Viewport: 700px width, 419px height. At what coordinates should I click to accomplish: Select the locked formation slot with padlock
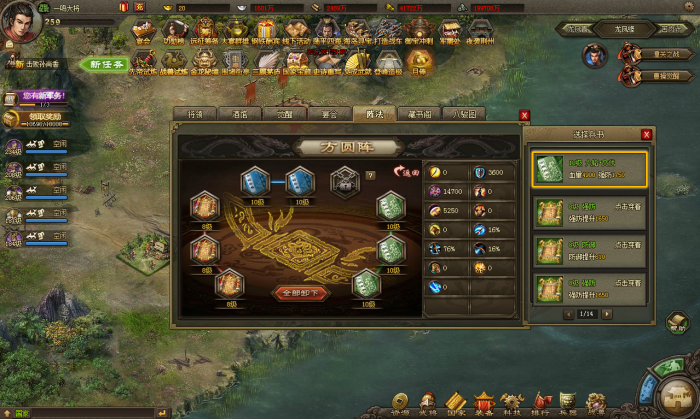(x=345, y=181)
